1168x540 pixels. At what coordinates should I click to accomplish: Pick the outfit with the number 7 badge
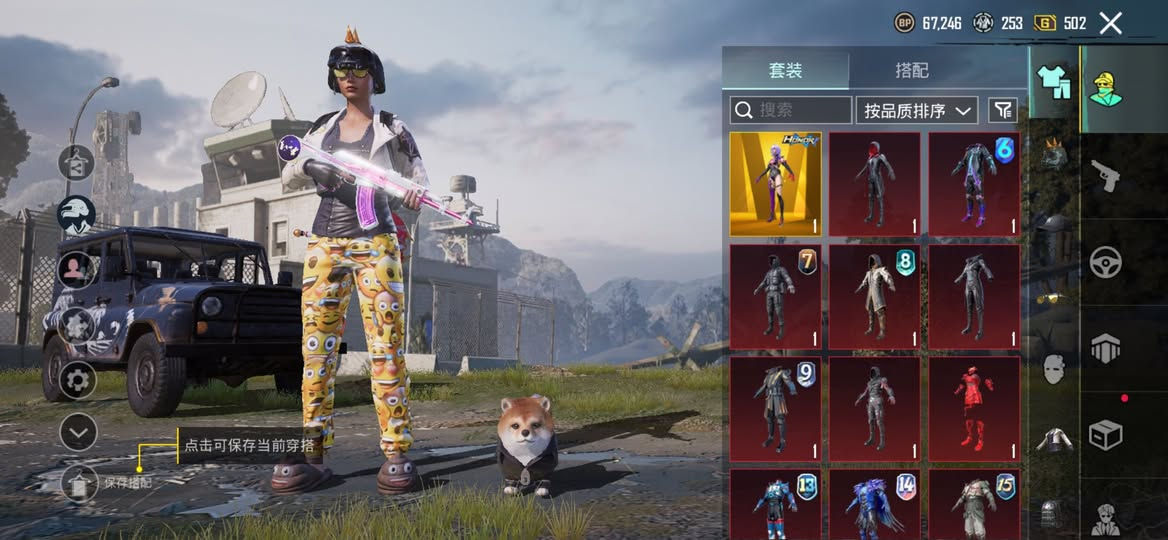tap(775, 296)
